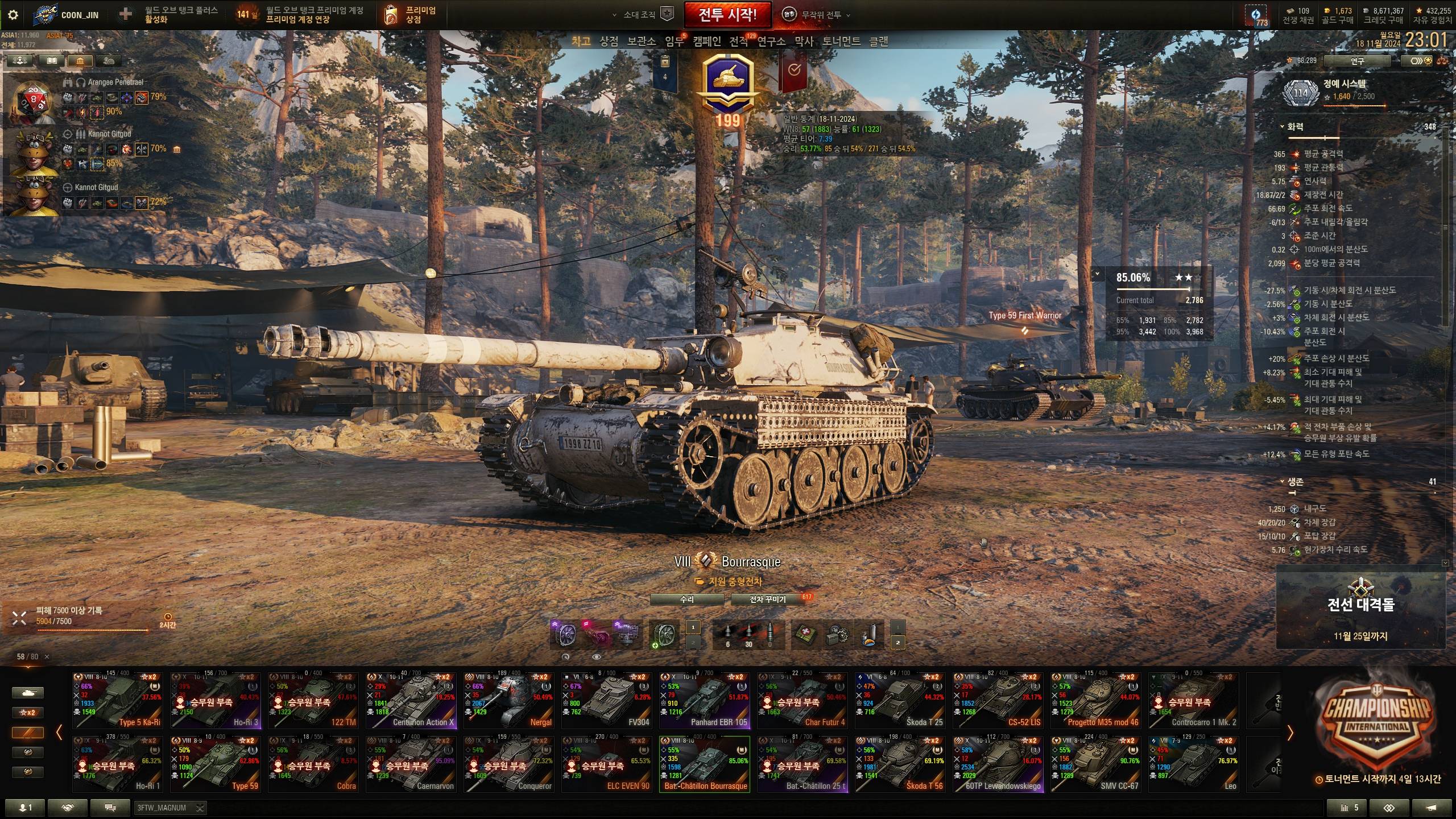The width and height of the screenshot is (1456, 819).
Task: Click the 연구 research button
Action: click(1356, 60)
